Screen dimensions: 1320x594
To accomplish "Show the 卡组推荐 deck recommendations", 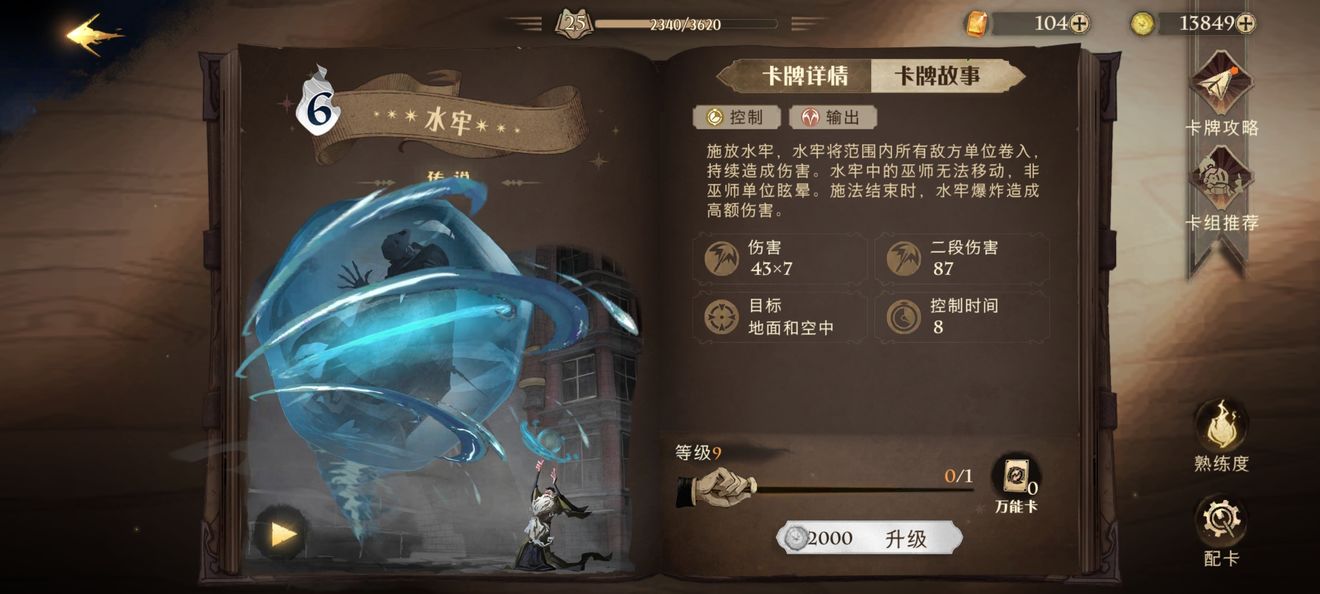I will tap(1221, 191).
